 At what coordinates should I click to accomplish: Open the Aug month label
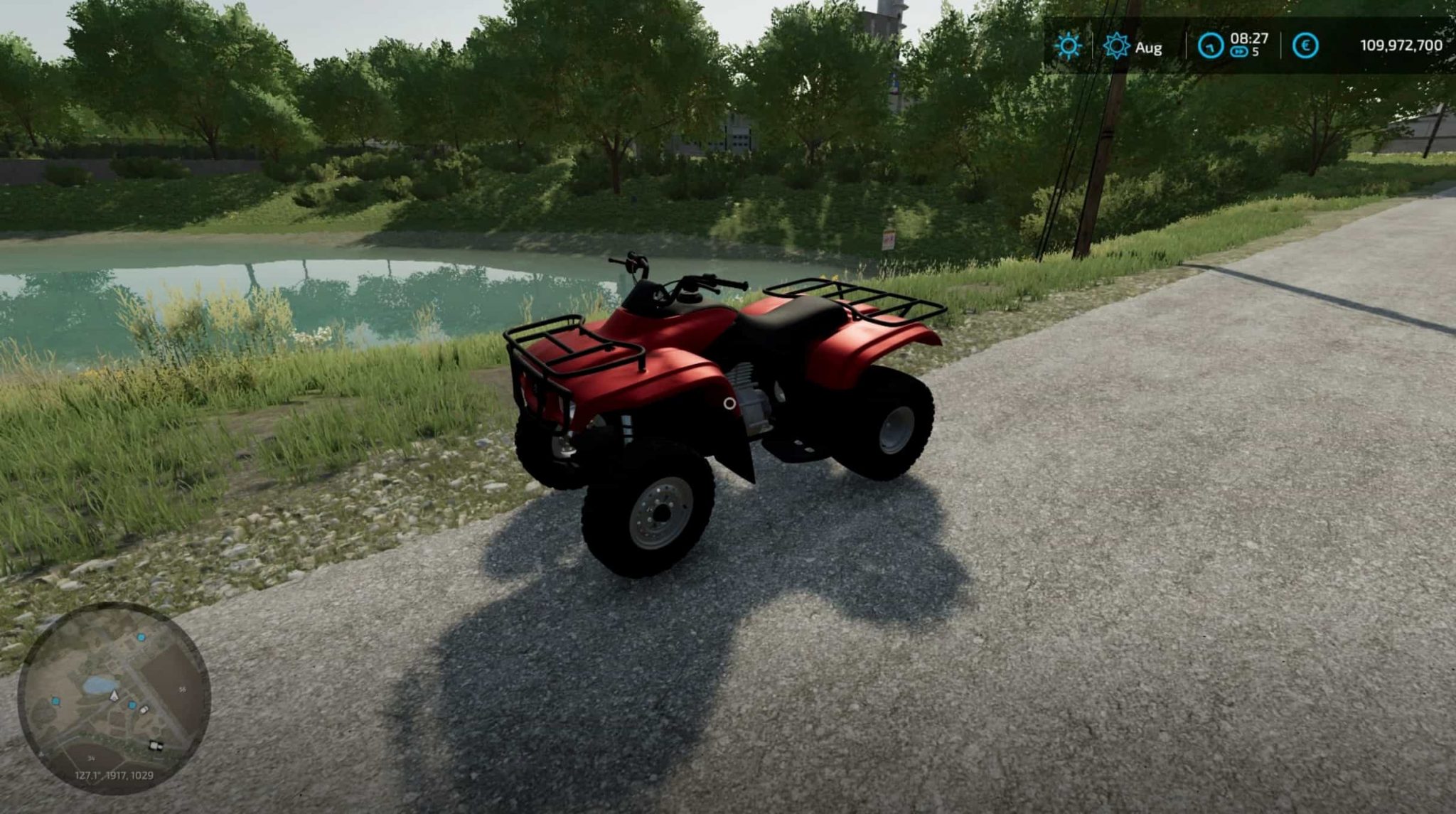click(1149, 48)
